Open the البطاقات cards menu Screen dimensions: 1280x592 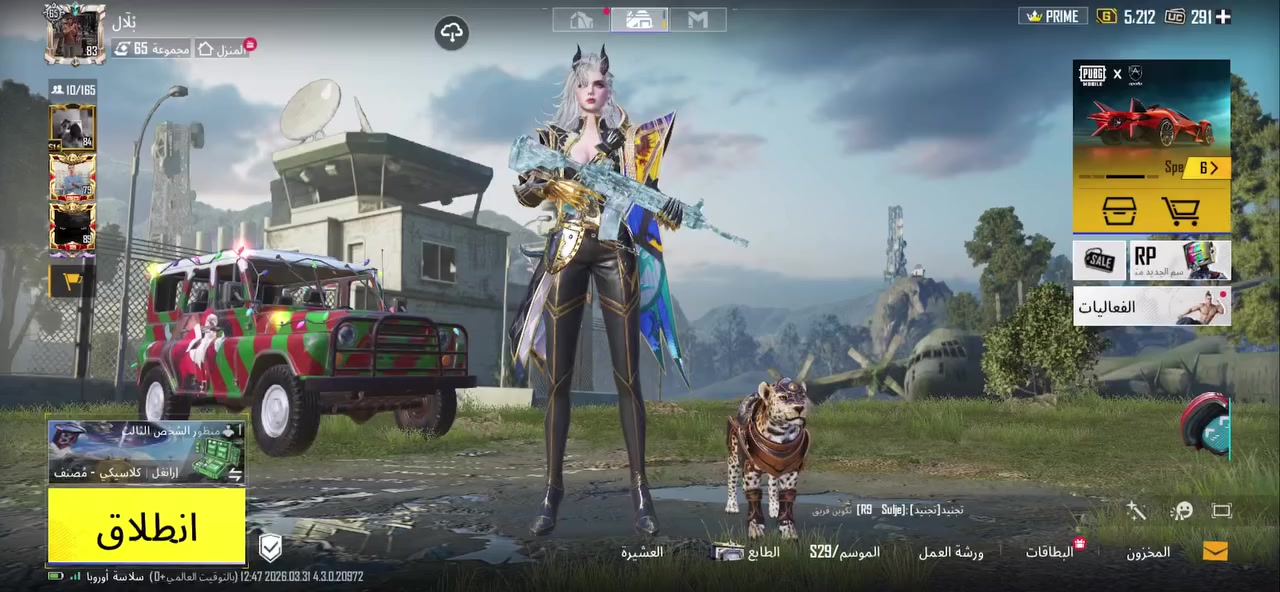pyautogui.click(x=1050, y=552)
